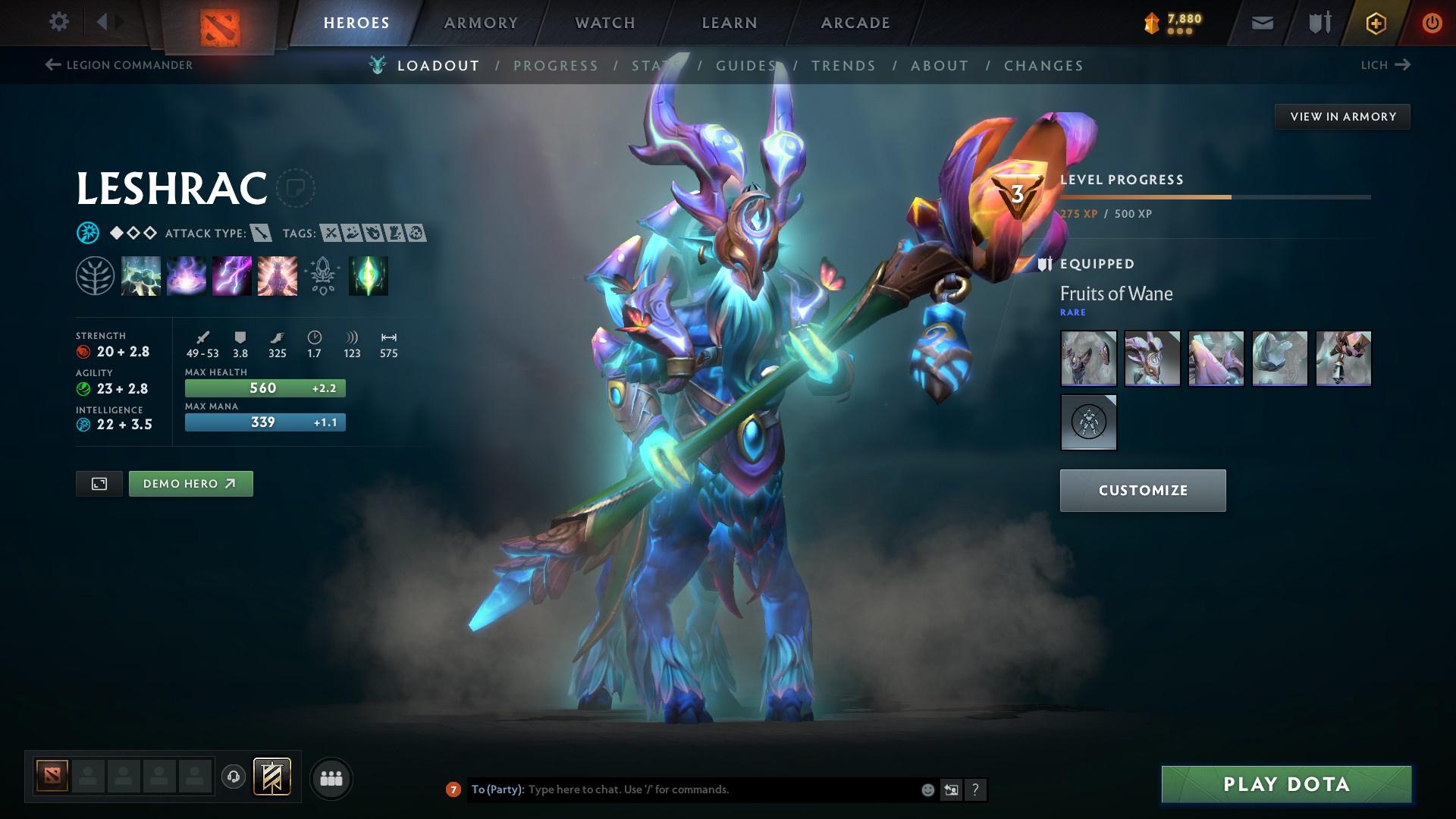The image size is (1456, 819).
Task: View the Trends section
Action: coord(843,66)
